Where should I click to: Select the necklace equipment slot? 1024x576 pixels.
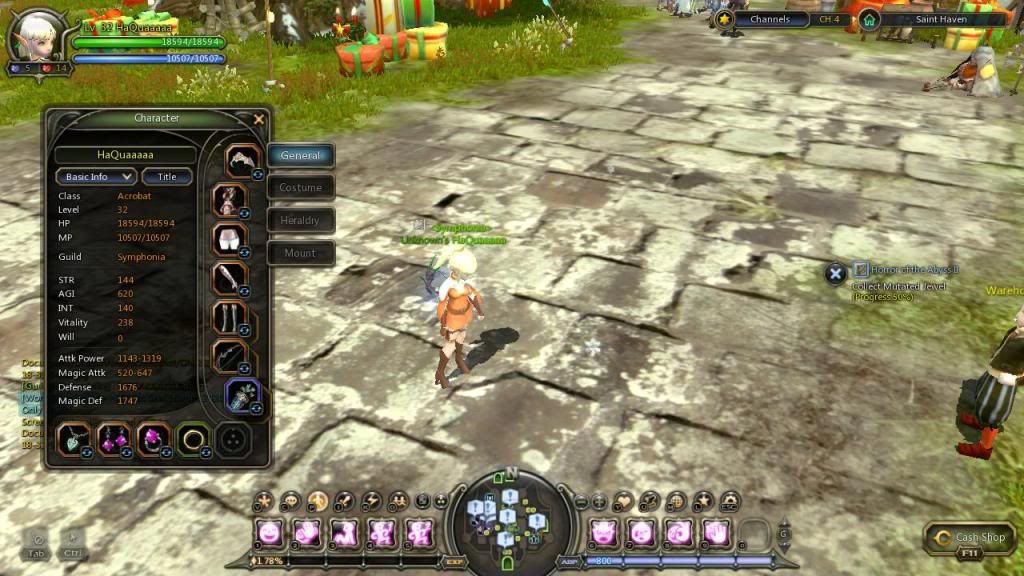pos(74,437)
